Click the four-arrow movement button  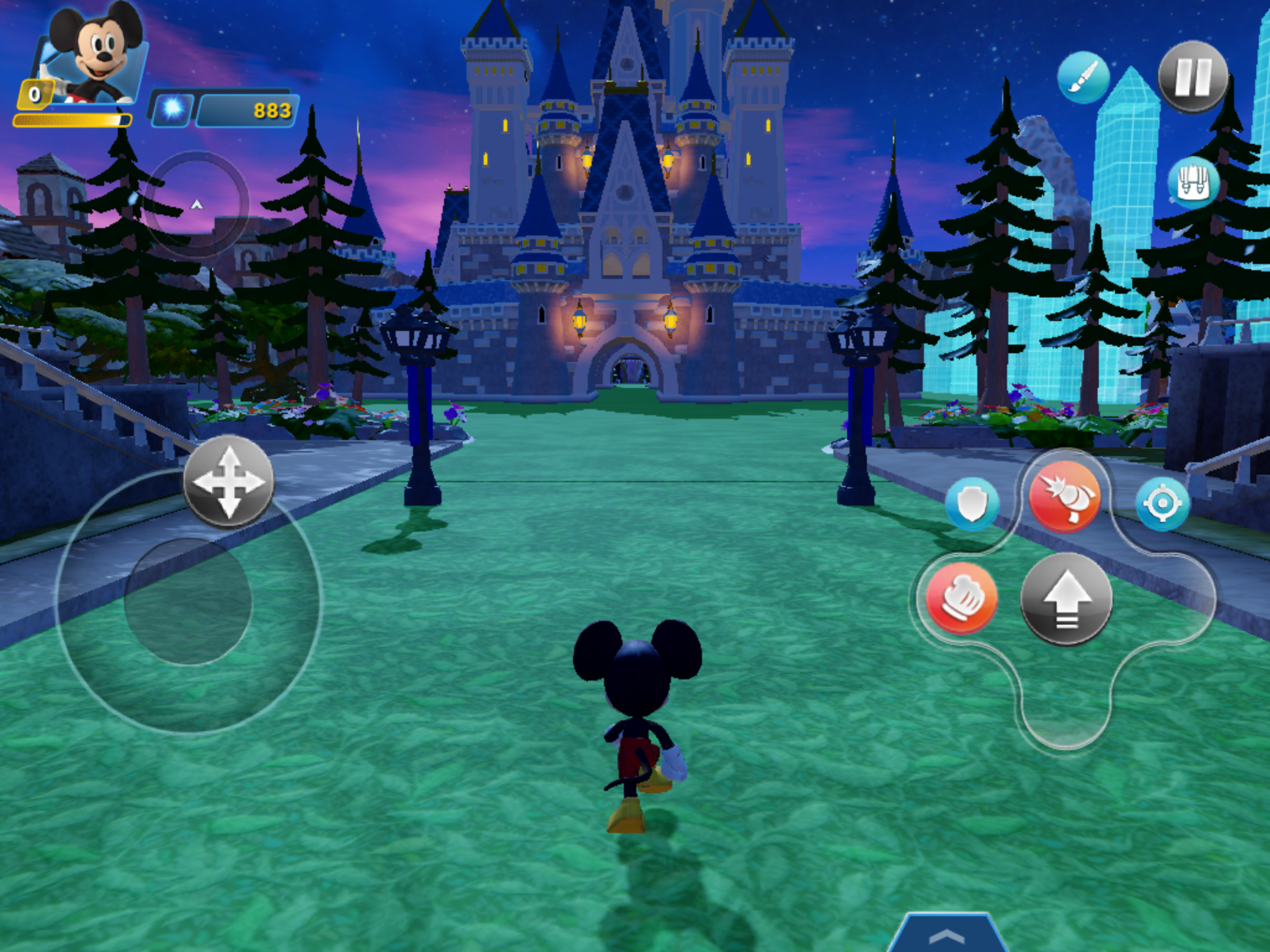coord(228,482)
